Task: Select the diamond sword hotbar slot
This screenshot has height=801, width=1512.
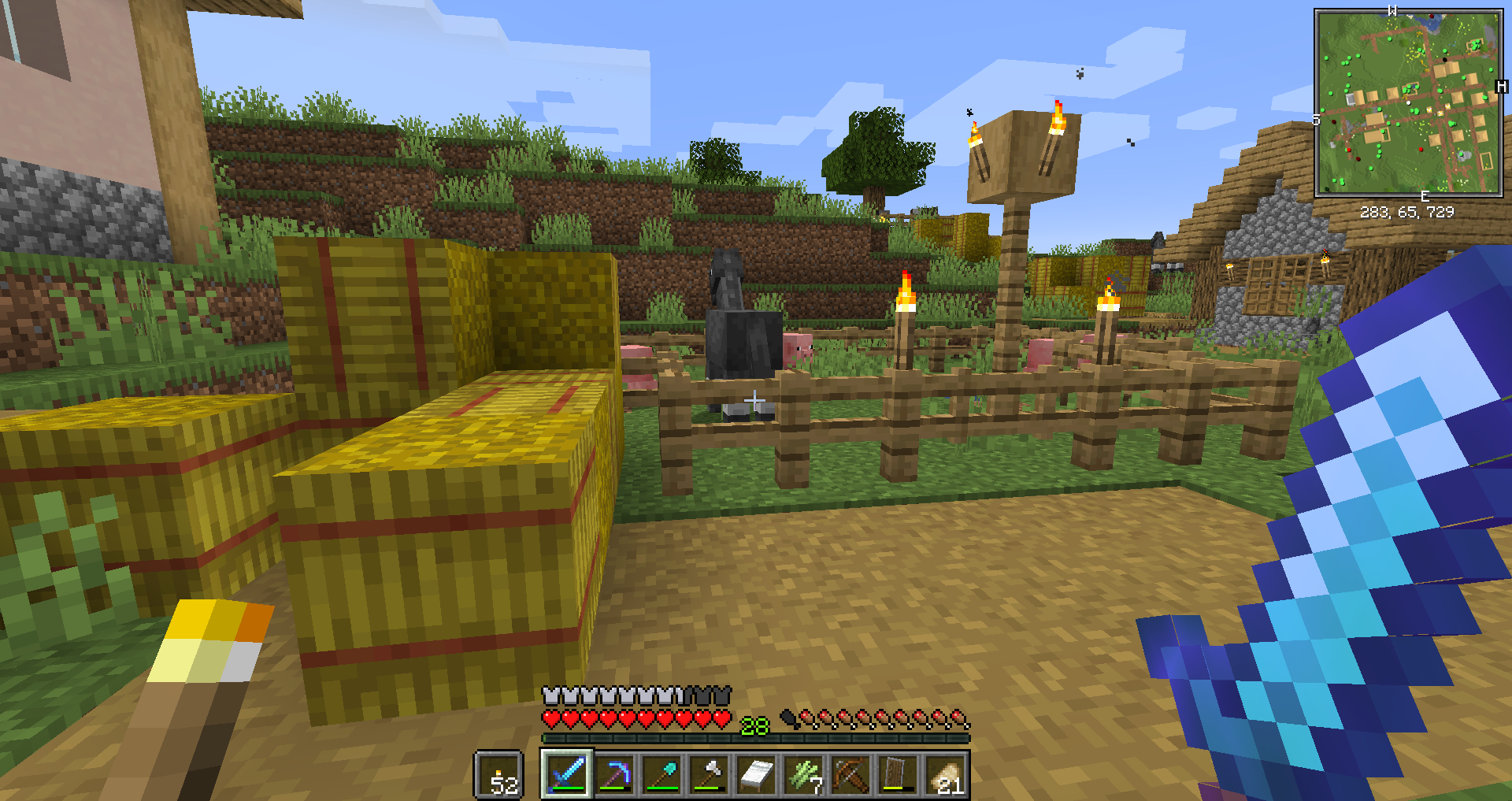Action: point(567,774)
